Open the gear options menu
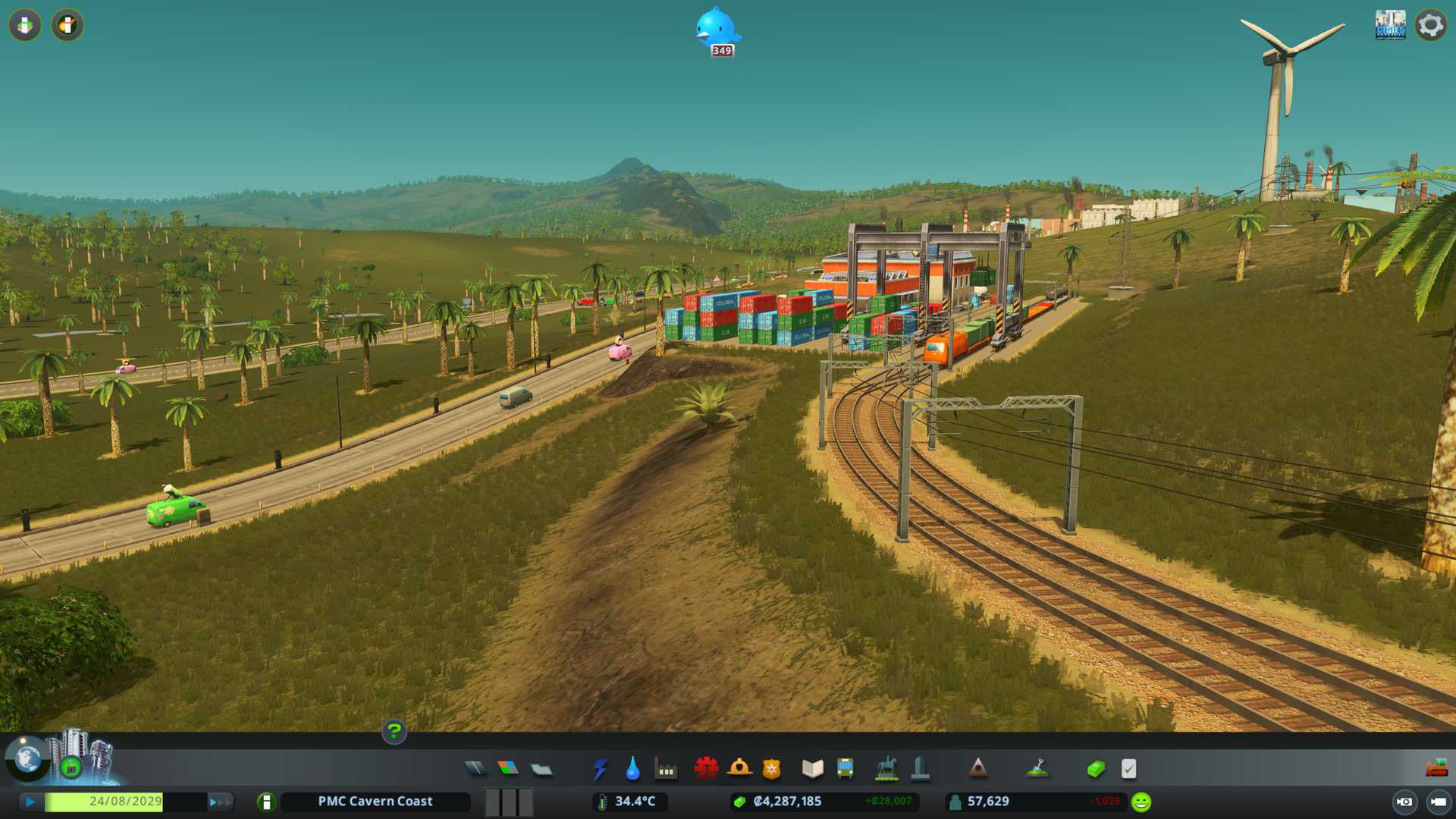Image resolution: width=1456 pixels, height=819 pixels. 1430,25
